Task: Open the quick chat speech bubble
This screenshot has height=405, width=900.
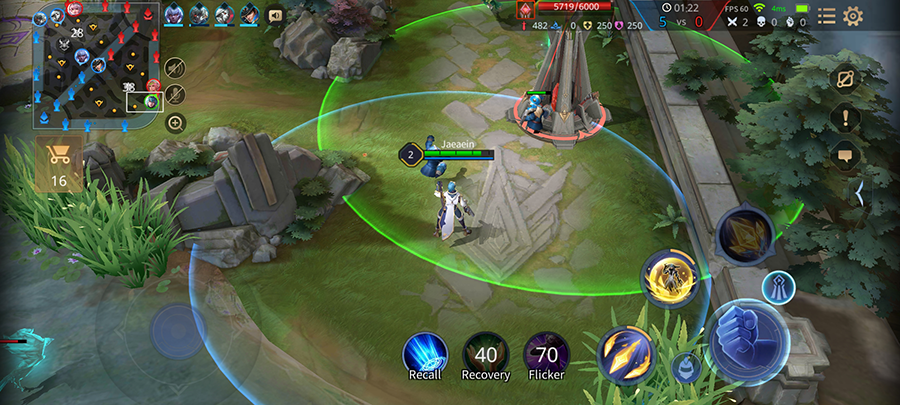Action: tap(845, 155)
